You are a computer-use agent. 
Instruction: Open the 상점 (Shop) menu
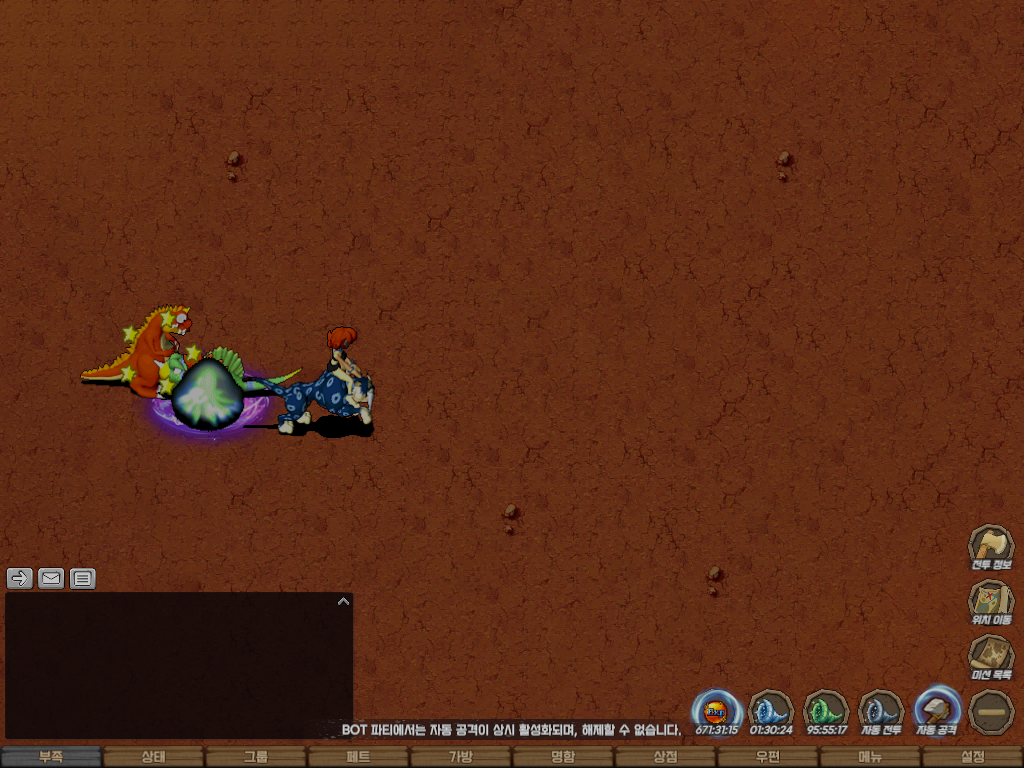pyautogui.click(x=665, y=757)
